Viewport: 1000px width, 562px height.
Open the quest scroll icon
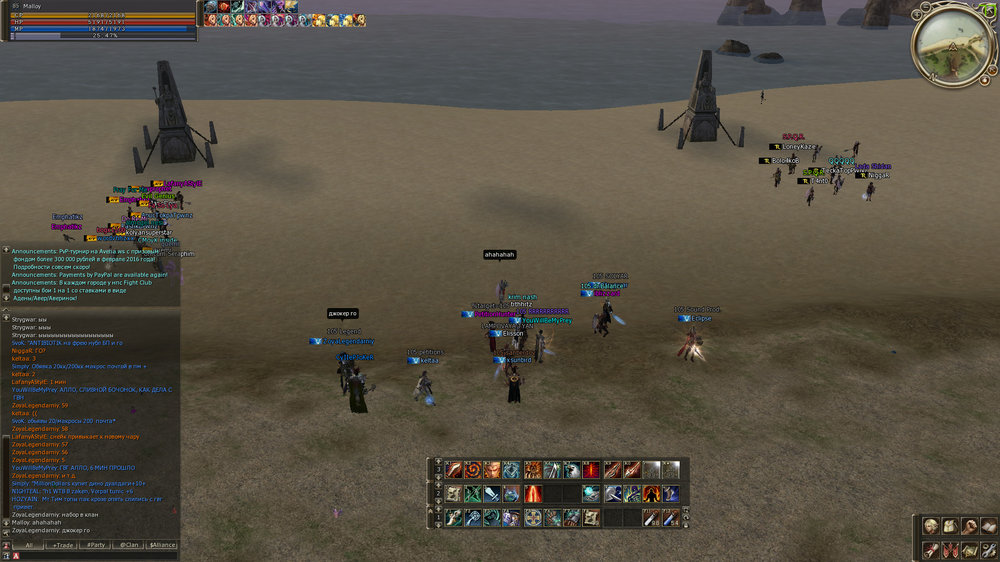point(931,549)
